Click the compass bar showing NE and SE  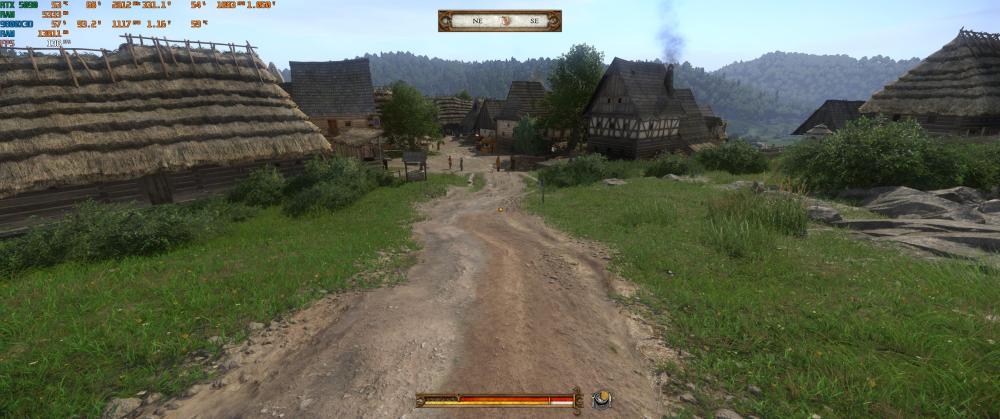499,21
